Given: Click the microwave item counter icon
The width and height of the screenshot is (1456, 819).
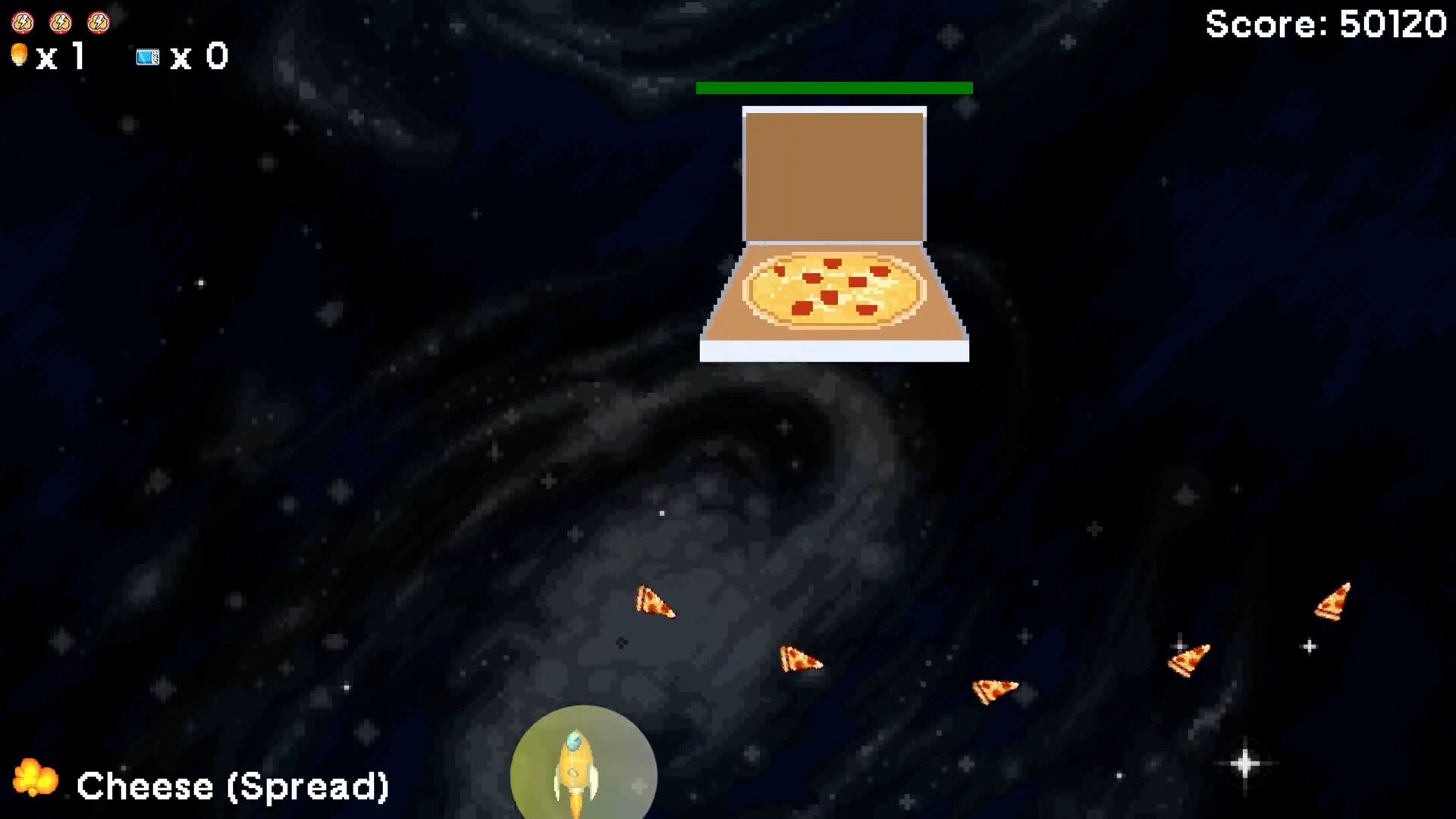Looking at the screenshot, I should (147, 57).
